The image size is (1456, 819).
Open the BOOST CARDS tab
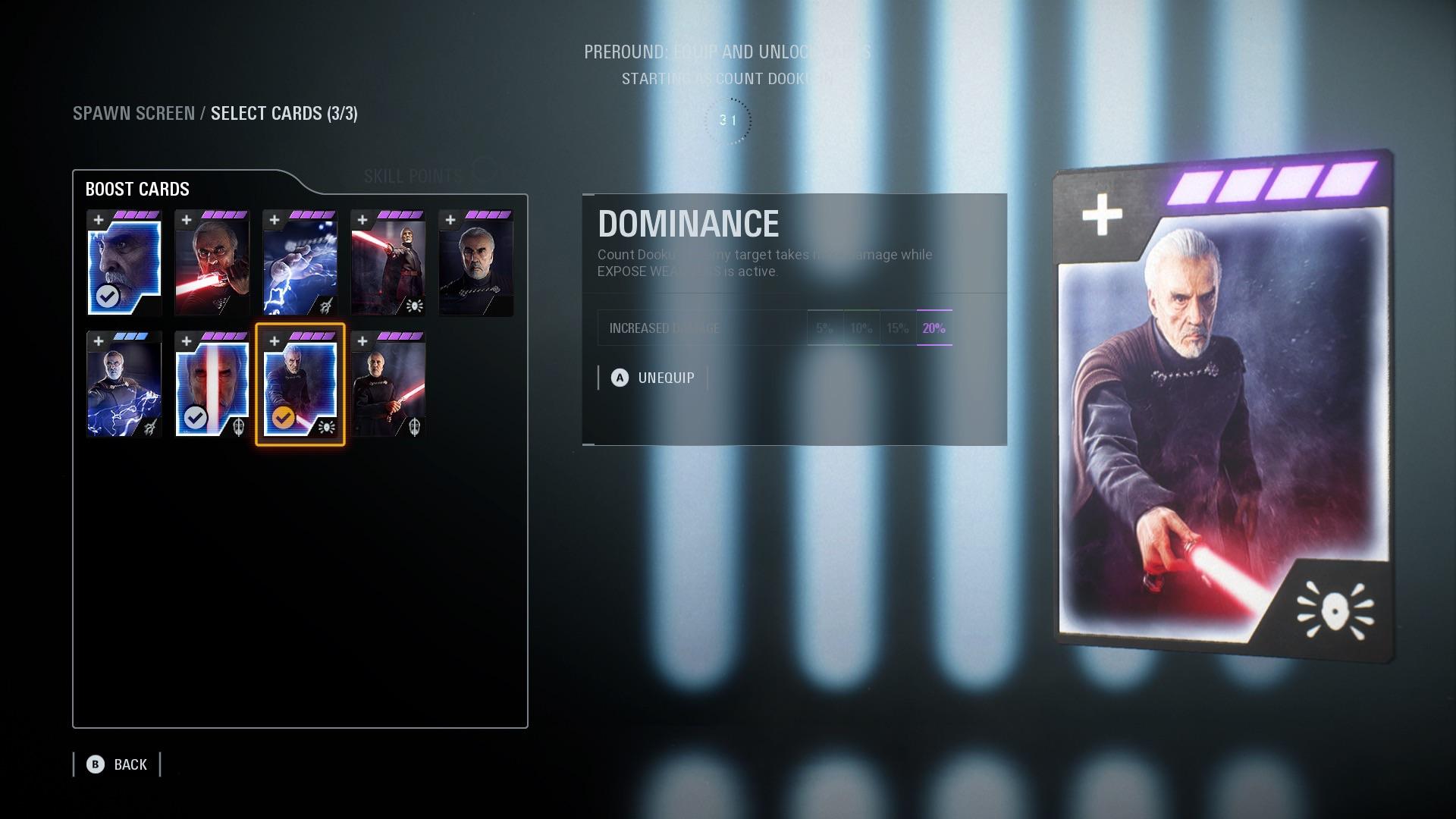click(x=136, y=190)
